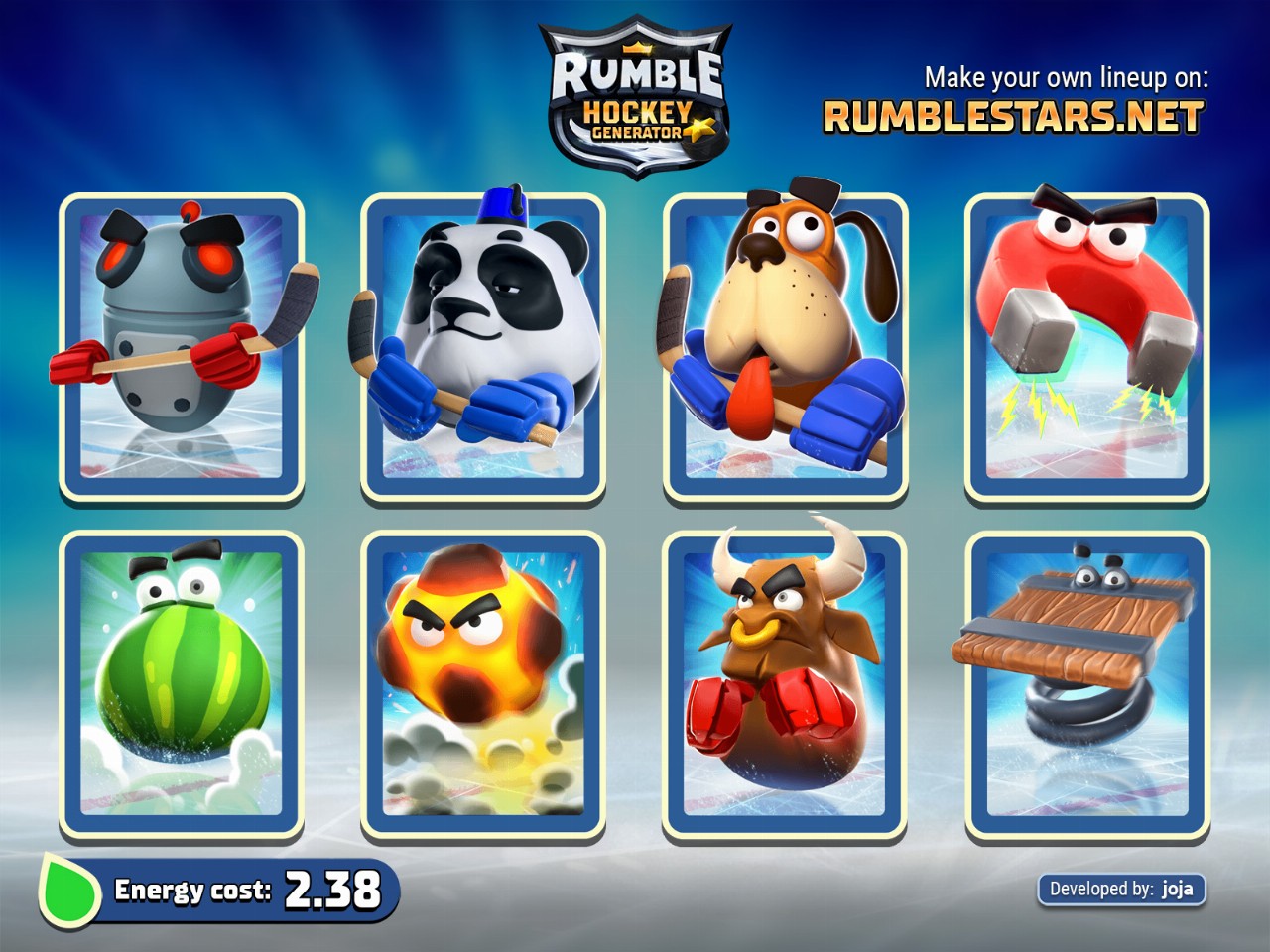Pick the hound dog hockey card
This screenshot has height=952, width=1270.
785,349
